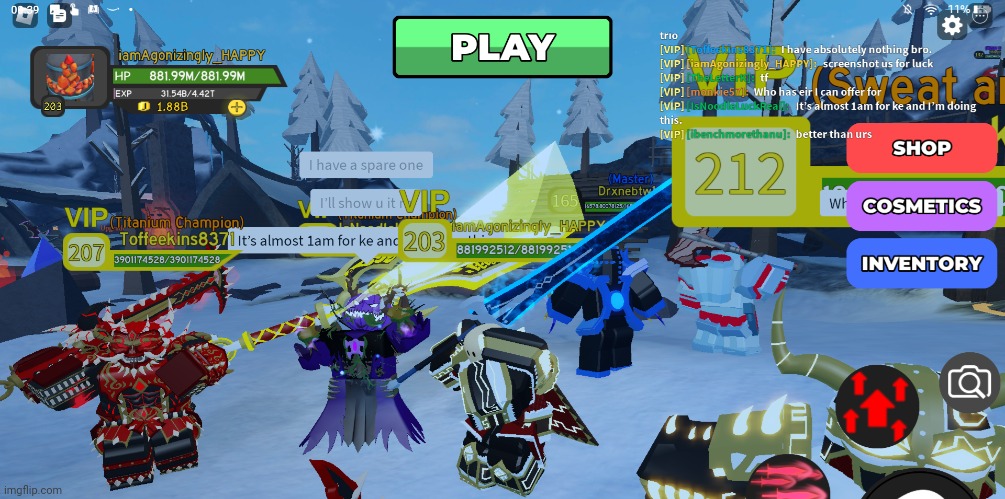This screenshot has width=1005, height=499.
Task: Tap the camera magnifier button
Action: click(x=968, y=382)
